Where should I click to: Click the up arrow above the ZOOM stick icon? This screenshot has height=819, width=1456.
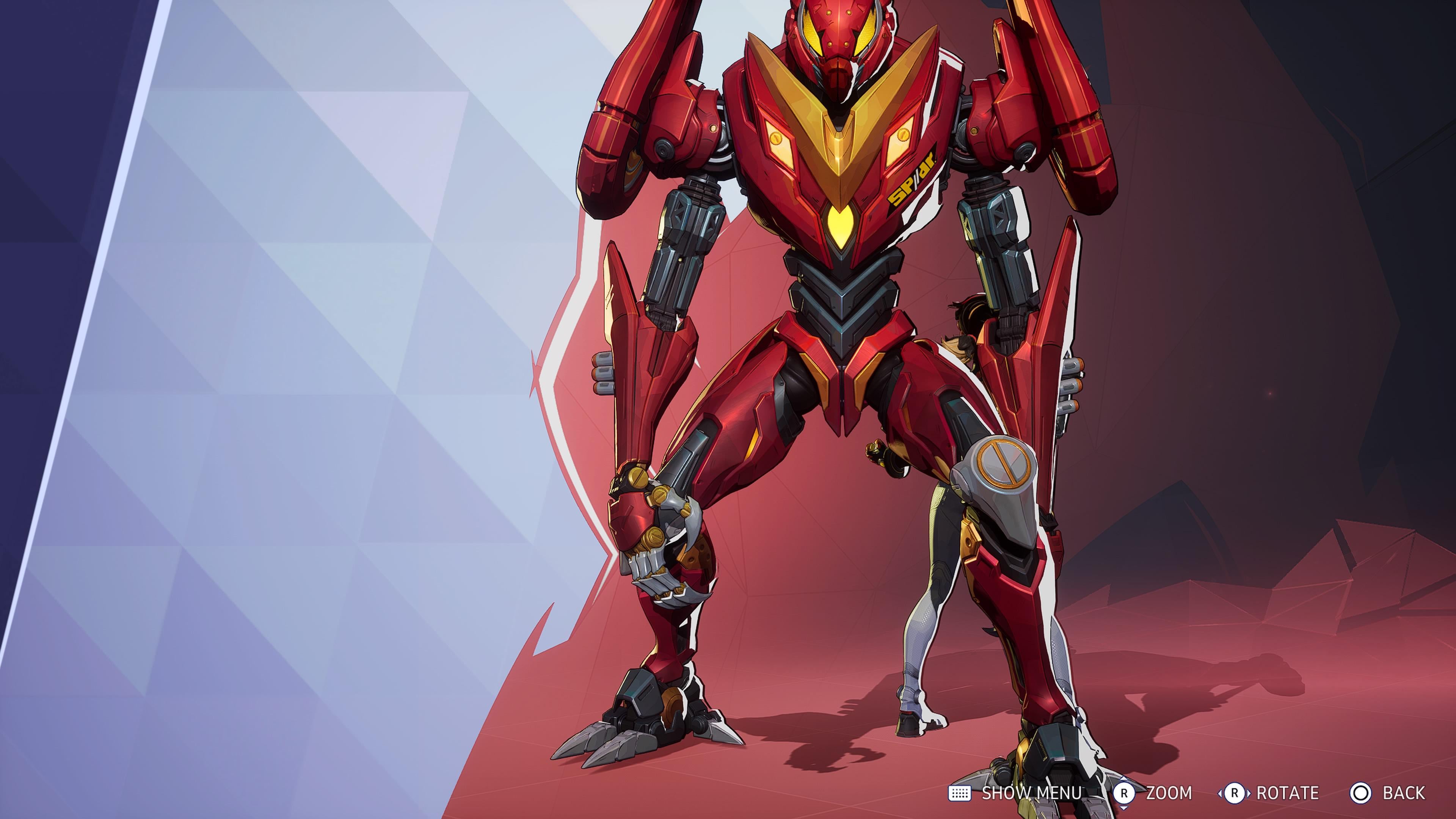coord(1124,779)
